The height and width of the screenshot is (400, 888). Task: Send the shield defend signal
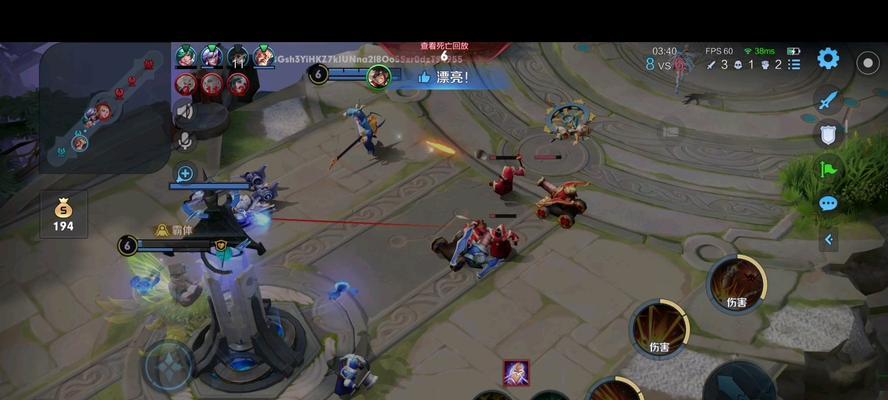tap(828, 134)
